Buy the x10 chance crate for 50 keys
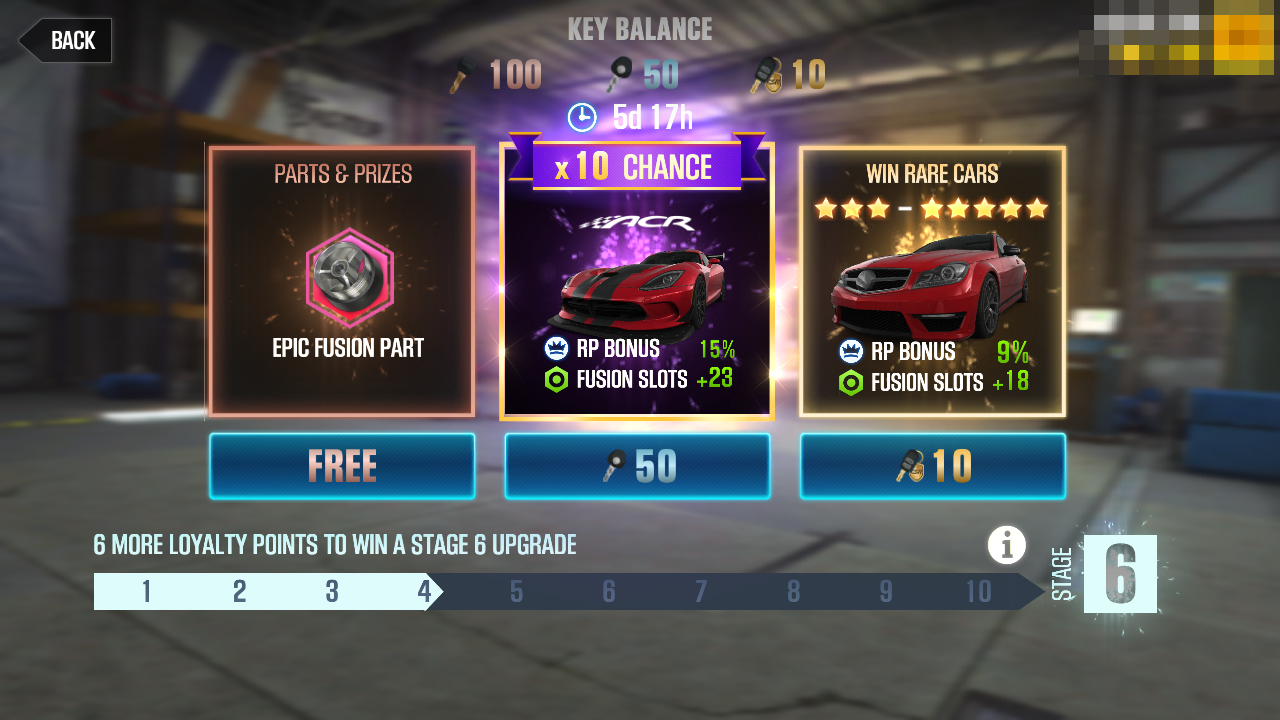This screenshot has height=720, width=1280. [x=637, y=466]
